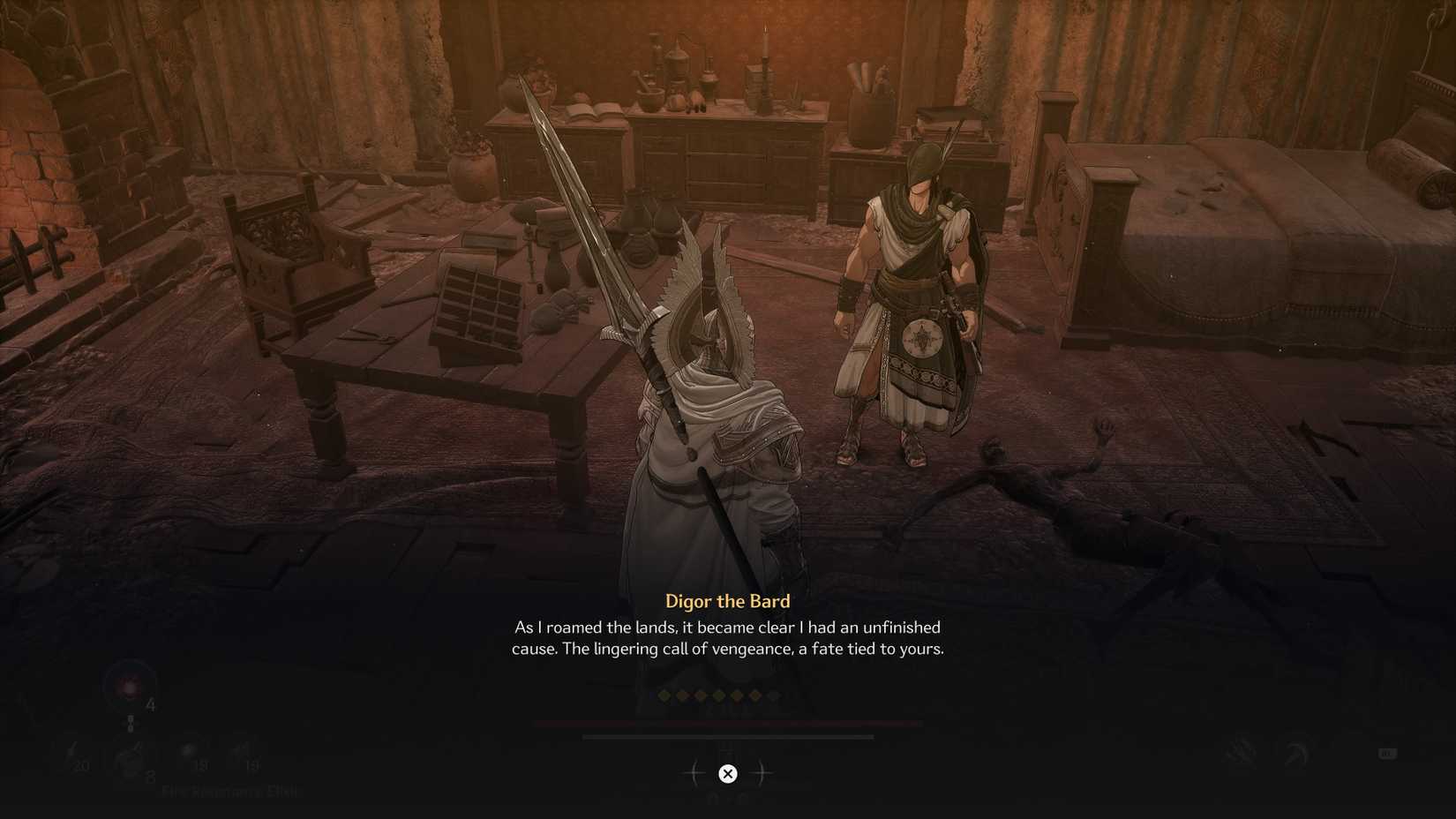Click the dialogue progress bar
The image size is (1456, 819).
pyautogui.click(x=727, y=736)
